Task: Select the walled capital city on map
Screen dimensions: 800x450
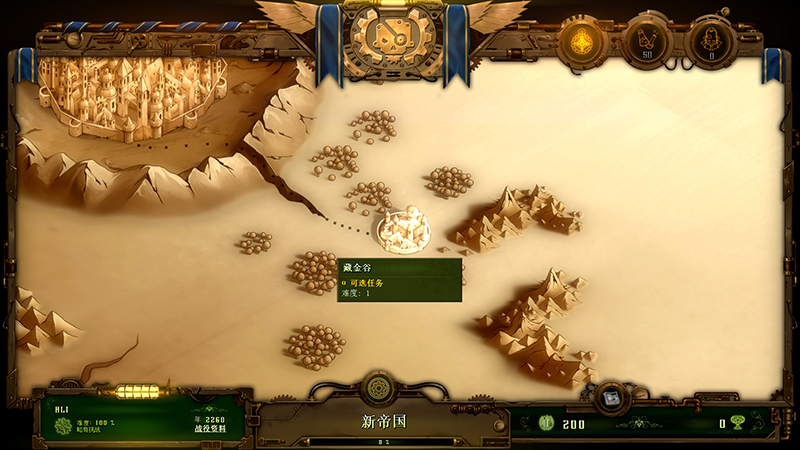Action: click(x=128, y=92)
